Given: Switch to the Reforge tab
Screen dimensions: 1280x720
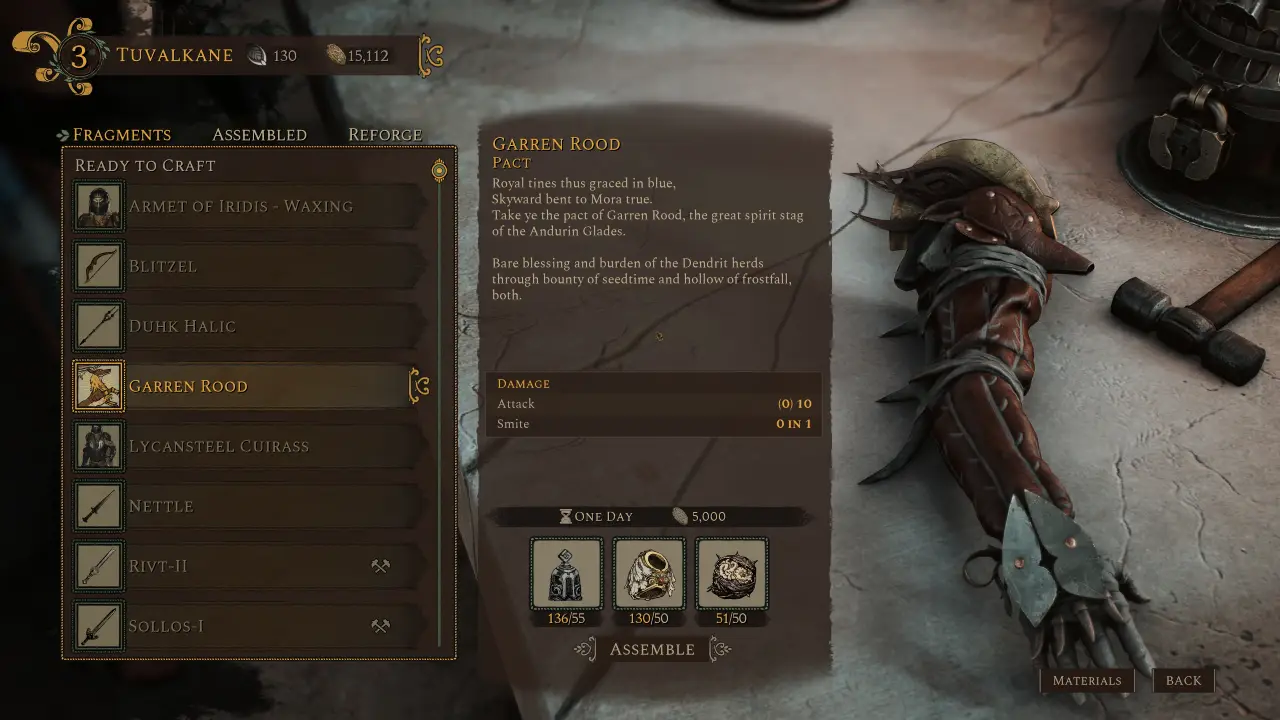Looking at the screenshot, I should coord(385,135).
